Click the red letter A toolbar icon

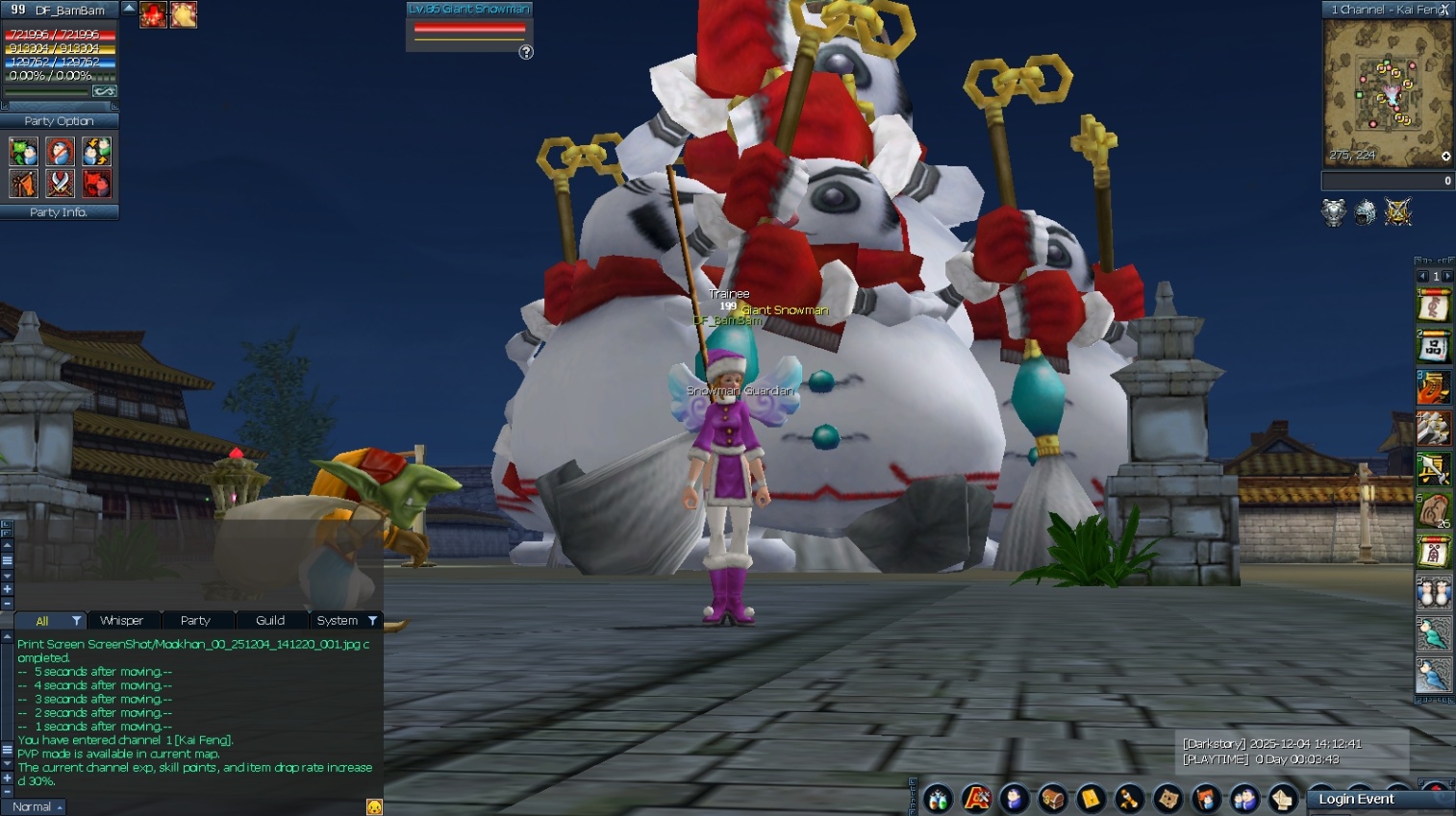click(x=976, y=799)
